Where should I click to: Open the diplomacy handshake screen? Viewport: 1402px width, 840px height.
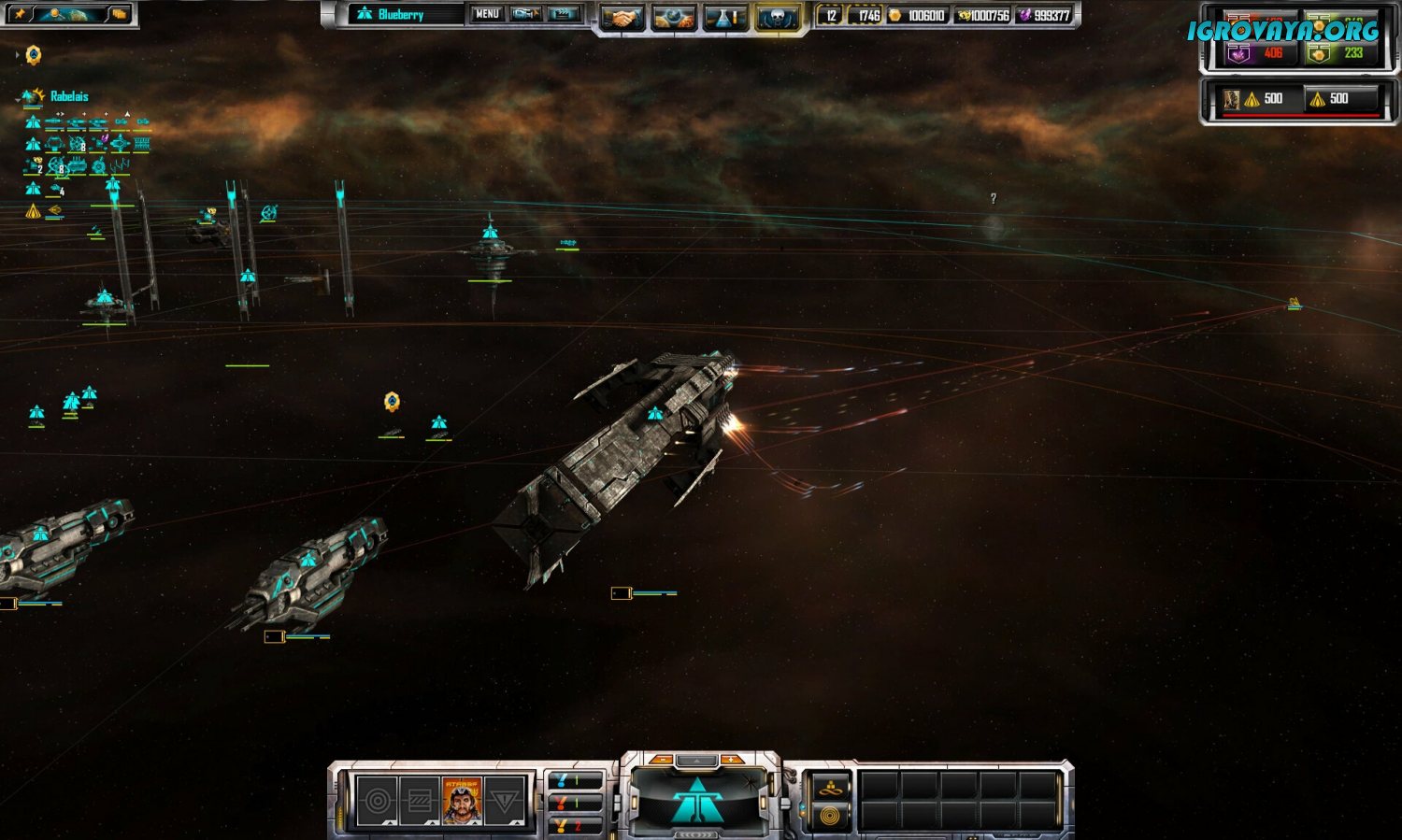click(622, 17)
